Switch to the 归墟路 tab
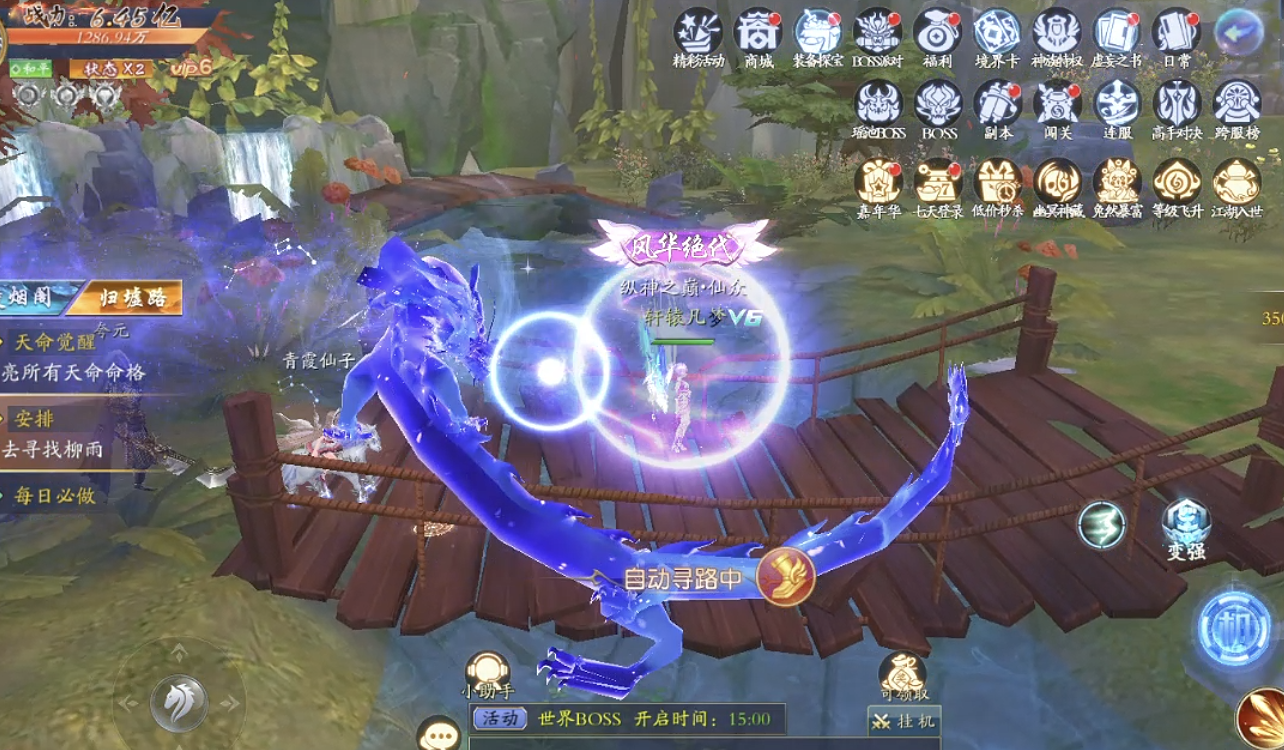This screenshot has width=1284, height=750. click(x=131, y=297)
